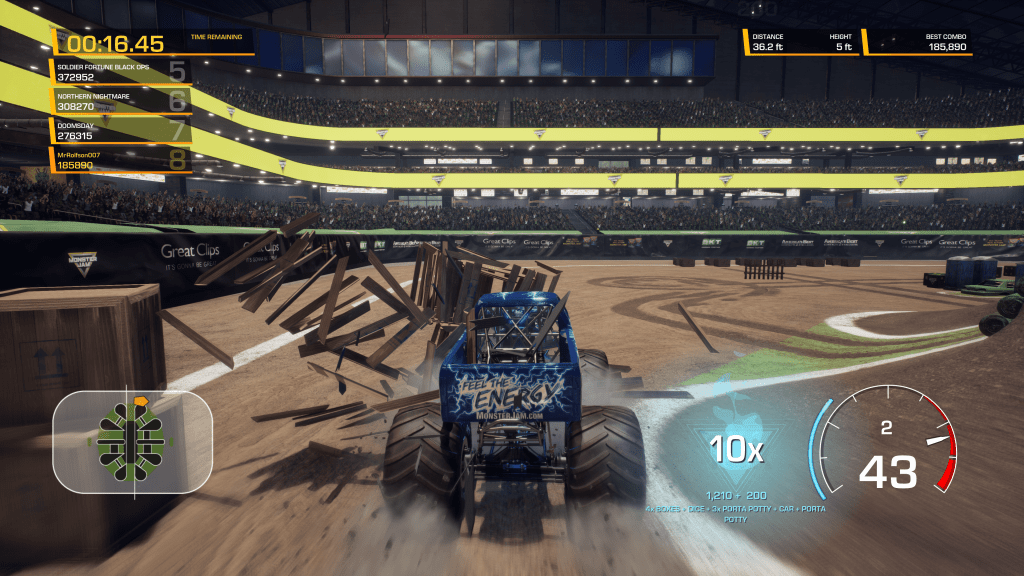Select the Soldier Fortune Black Ops leaderboard row
Viewport: 1024px width, 576px height.
tap(120, 72)
